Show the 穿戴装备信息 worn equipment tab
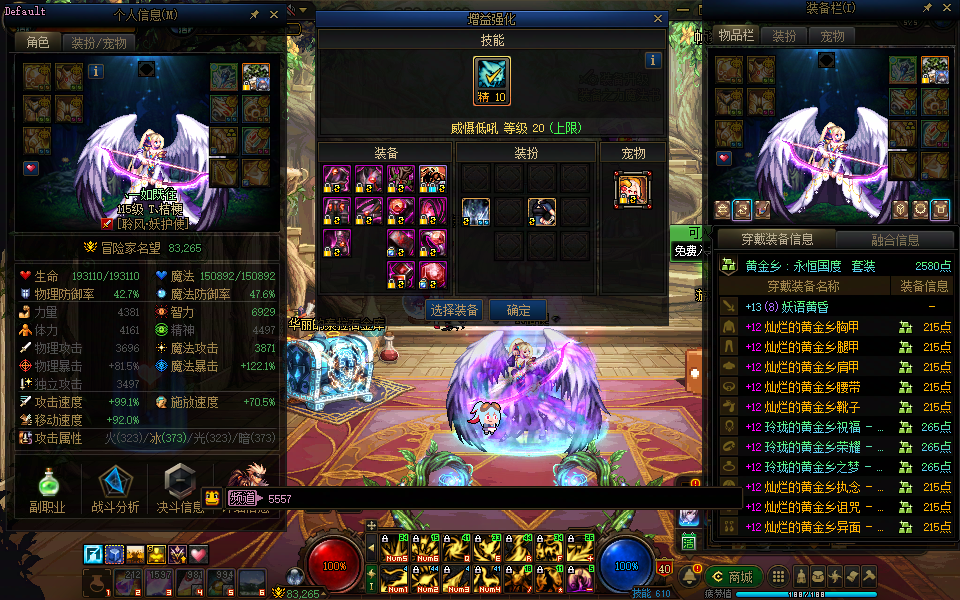 (x=776, y=240)
